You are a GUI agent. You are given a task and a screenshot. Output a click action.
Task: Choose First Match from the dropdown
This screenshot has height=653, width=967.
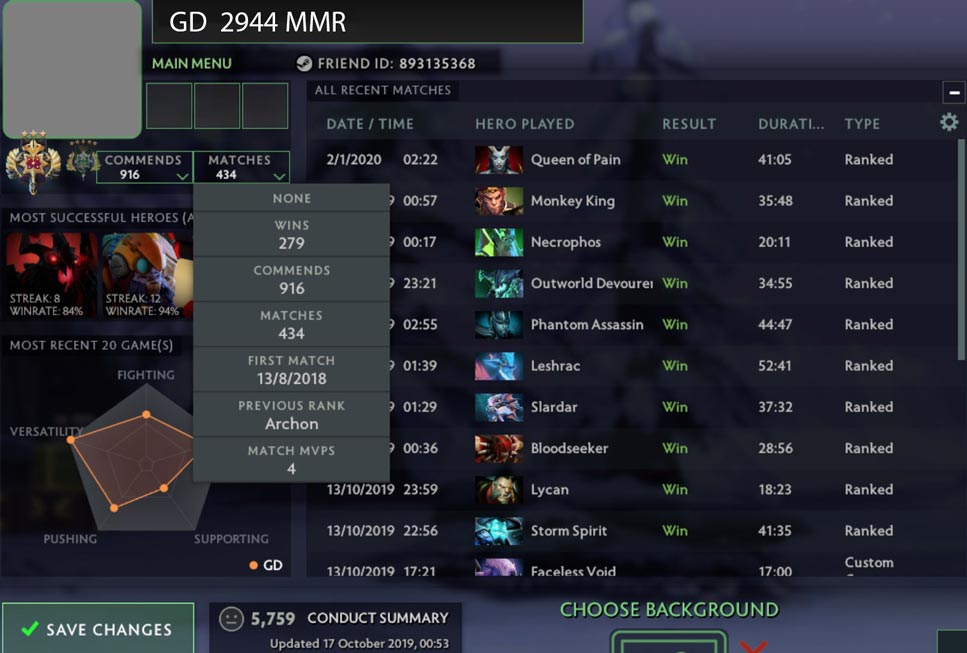click(291, 370)
